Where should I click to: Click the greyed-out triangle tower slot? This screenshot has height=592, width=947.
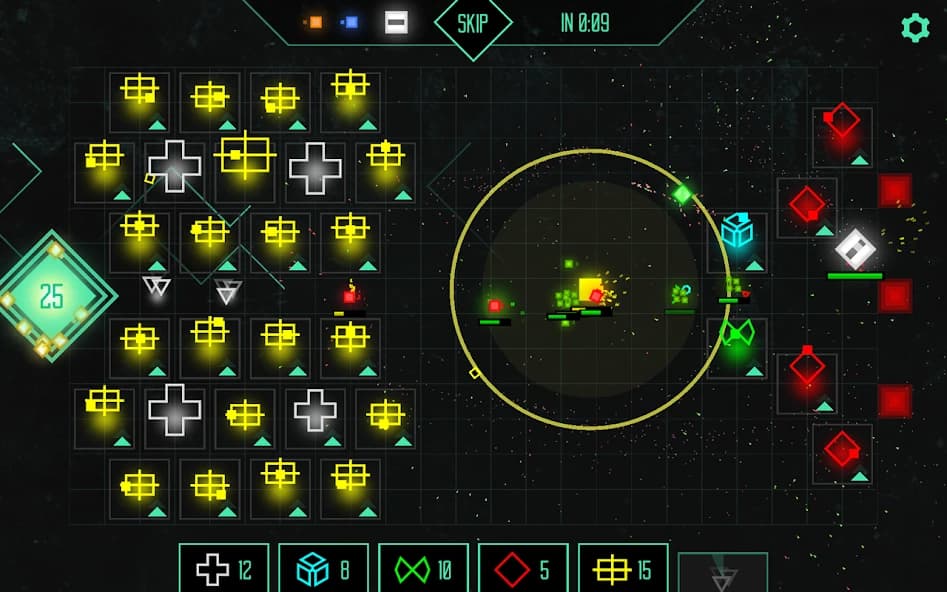coord(722,574)
